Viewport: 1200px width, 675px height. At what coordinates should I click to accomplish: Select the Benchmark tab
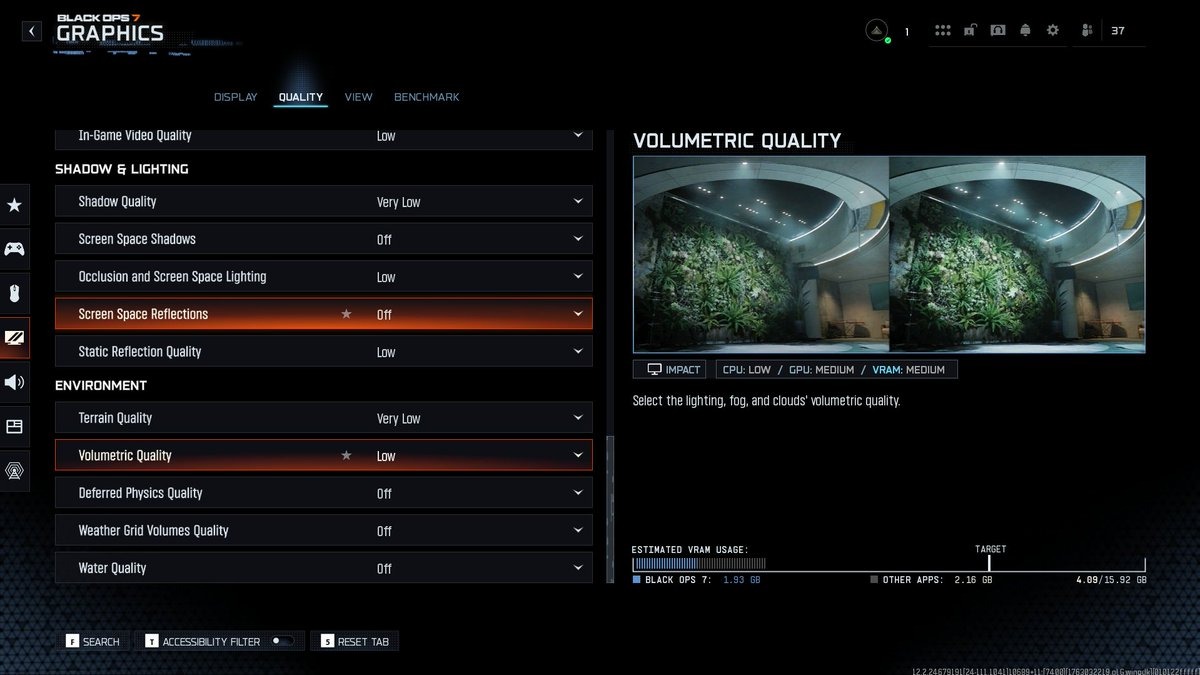(x=426, y=97)
